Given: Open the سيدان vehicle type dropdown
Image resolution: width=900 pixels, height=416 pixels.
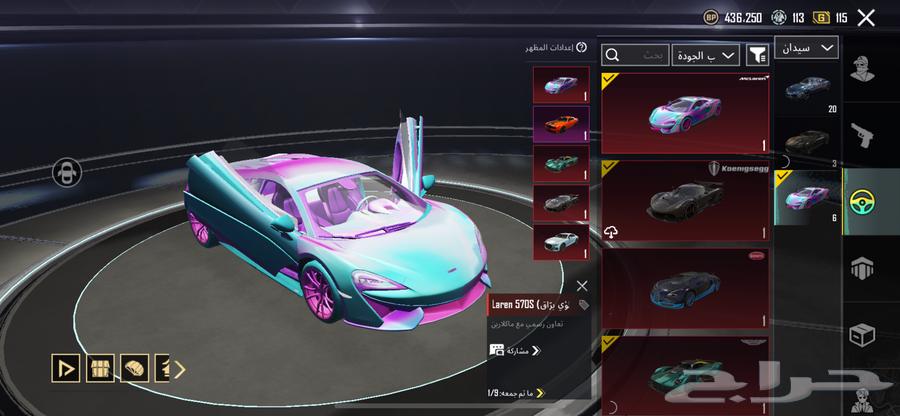Looking at the screenshot, I should pos(806,48).
